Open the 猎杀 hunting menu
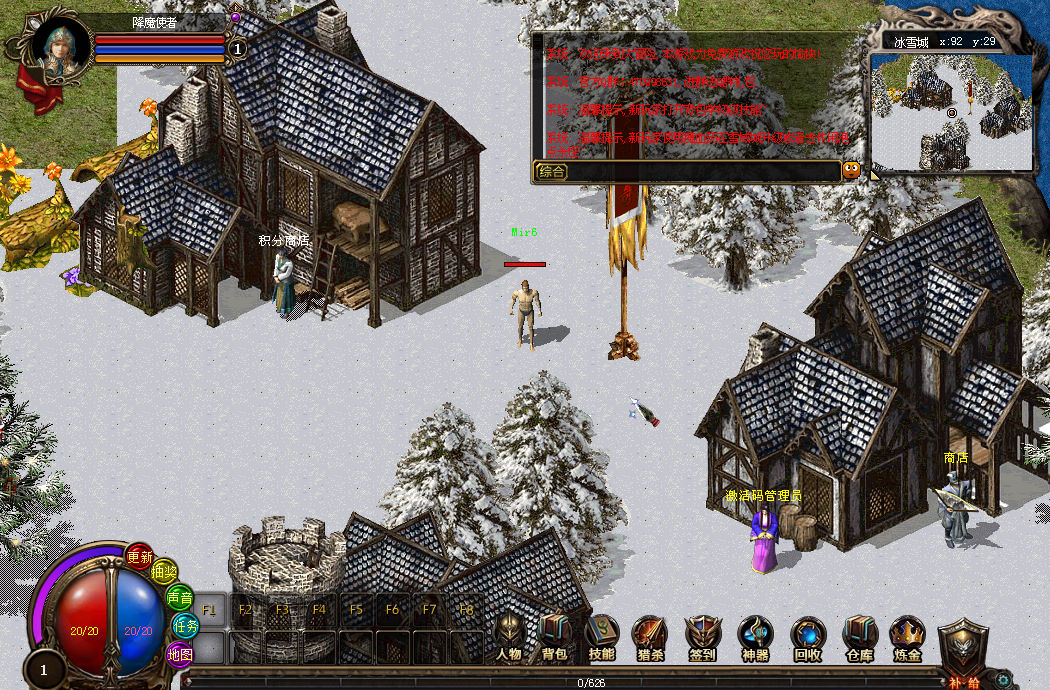1050x690 pixels. 650,634
